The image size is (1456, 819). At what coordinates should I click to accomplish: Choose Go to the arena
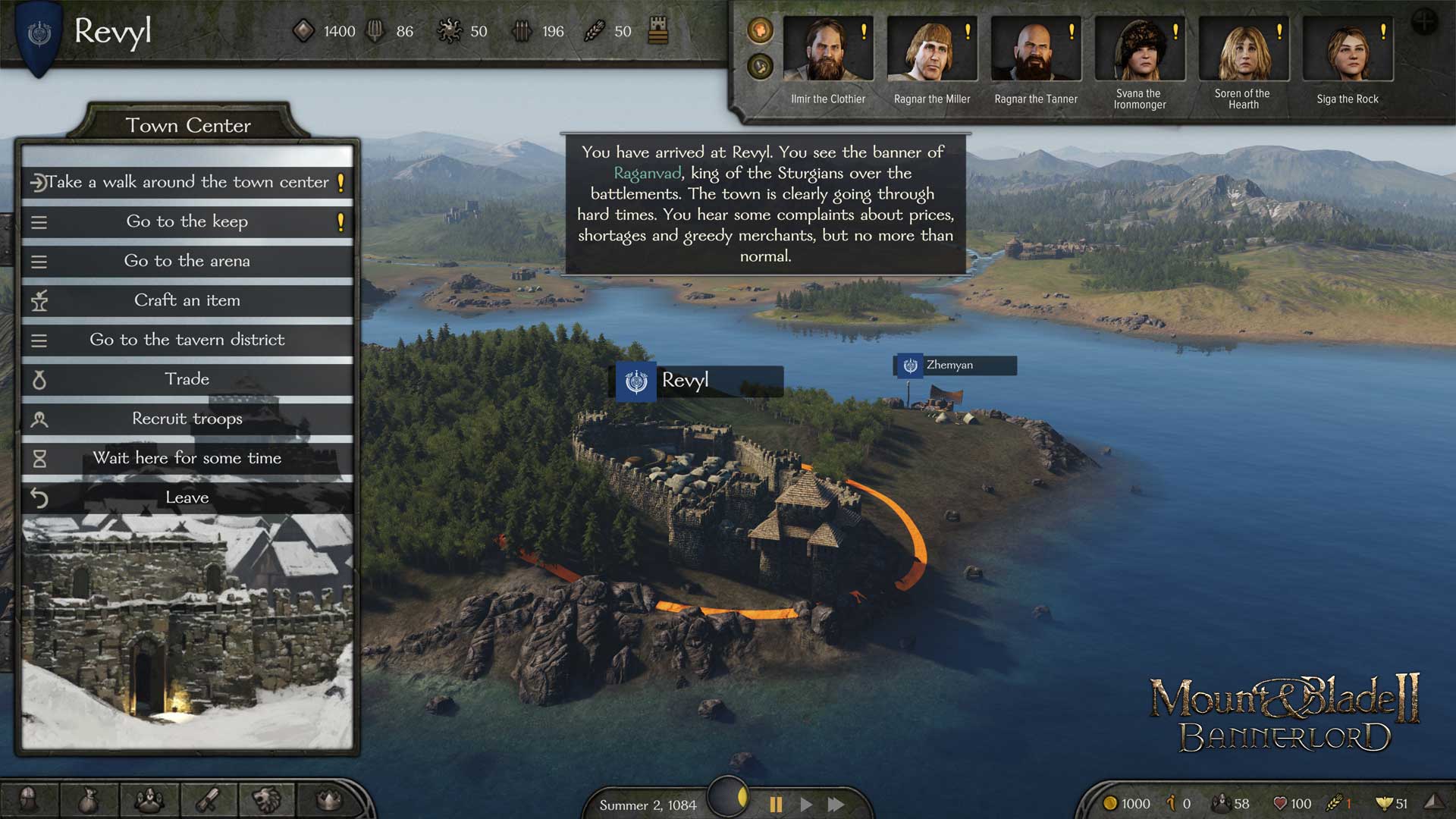click(187, 261)
